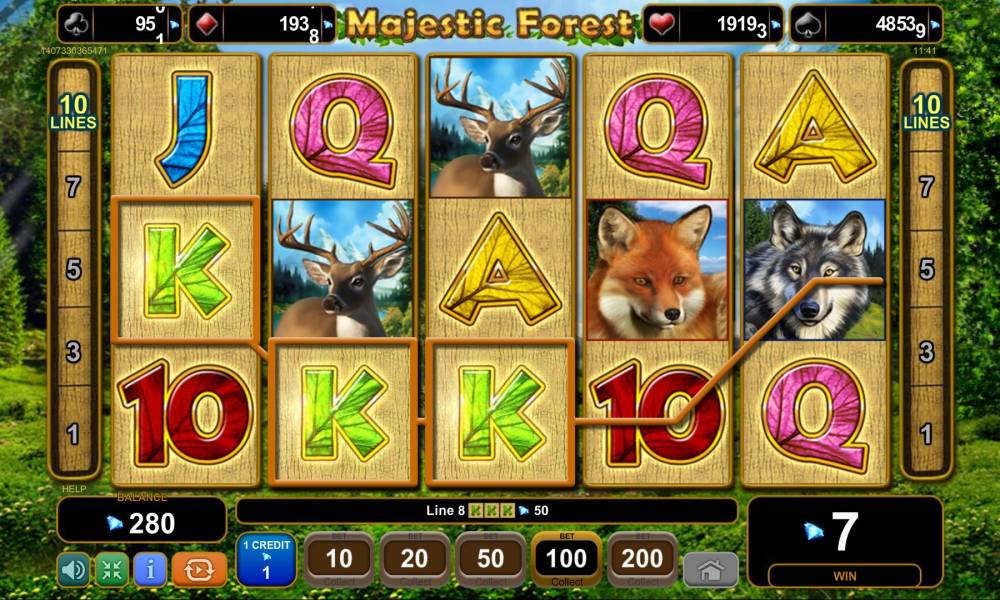This screenshot has width=1000, height=600.
Task: Toggle the sound speaker button
Action: point(73,569)
